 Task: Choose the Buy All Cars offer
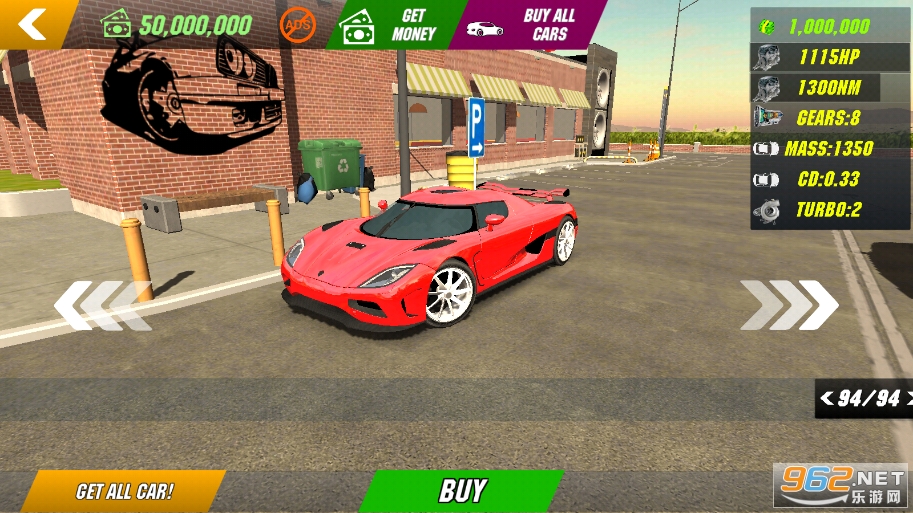pyautogui.click(x=530, y=25)
